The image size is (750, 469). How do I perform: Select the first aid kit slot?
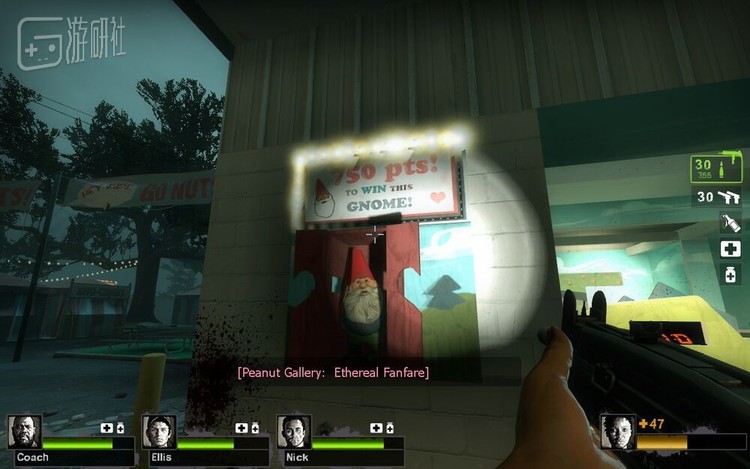[x=729, y=248]
